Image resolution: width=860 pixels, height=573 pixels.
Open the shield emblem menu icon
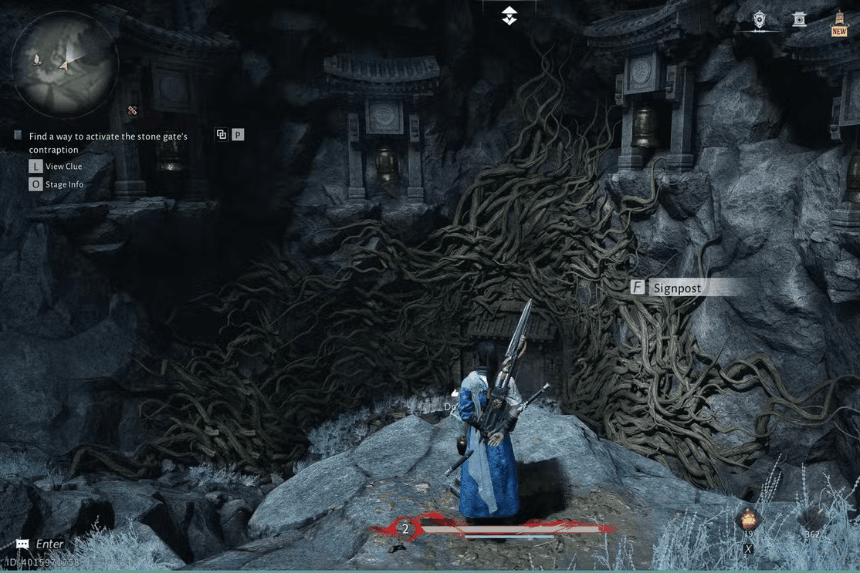click(x=759, y=19)
